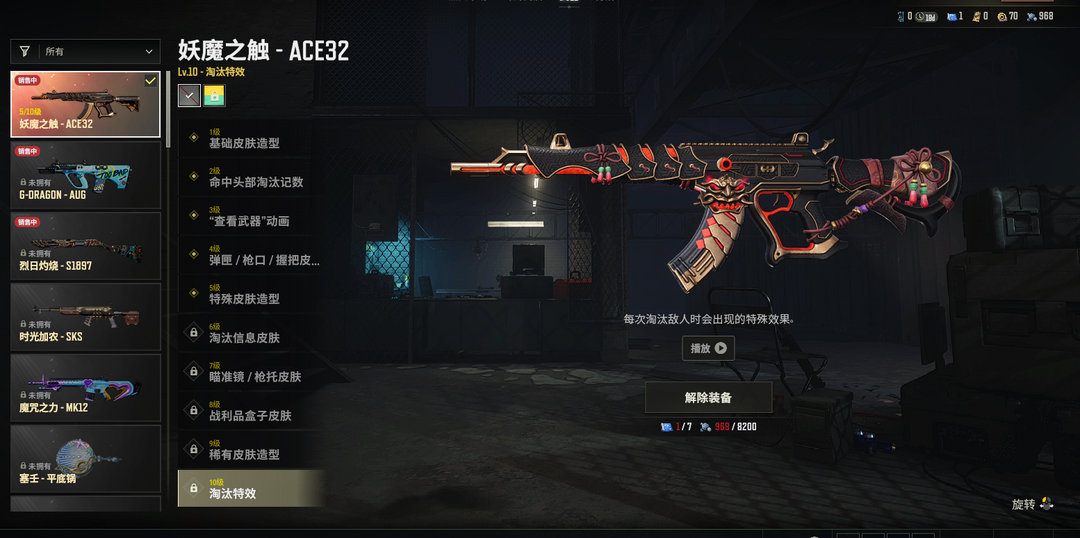Screen dimensions: 1080x538
Task: View locked level 8 战利品盒子皮肤
Action: tap(250, 412)
